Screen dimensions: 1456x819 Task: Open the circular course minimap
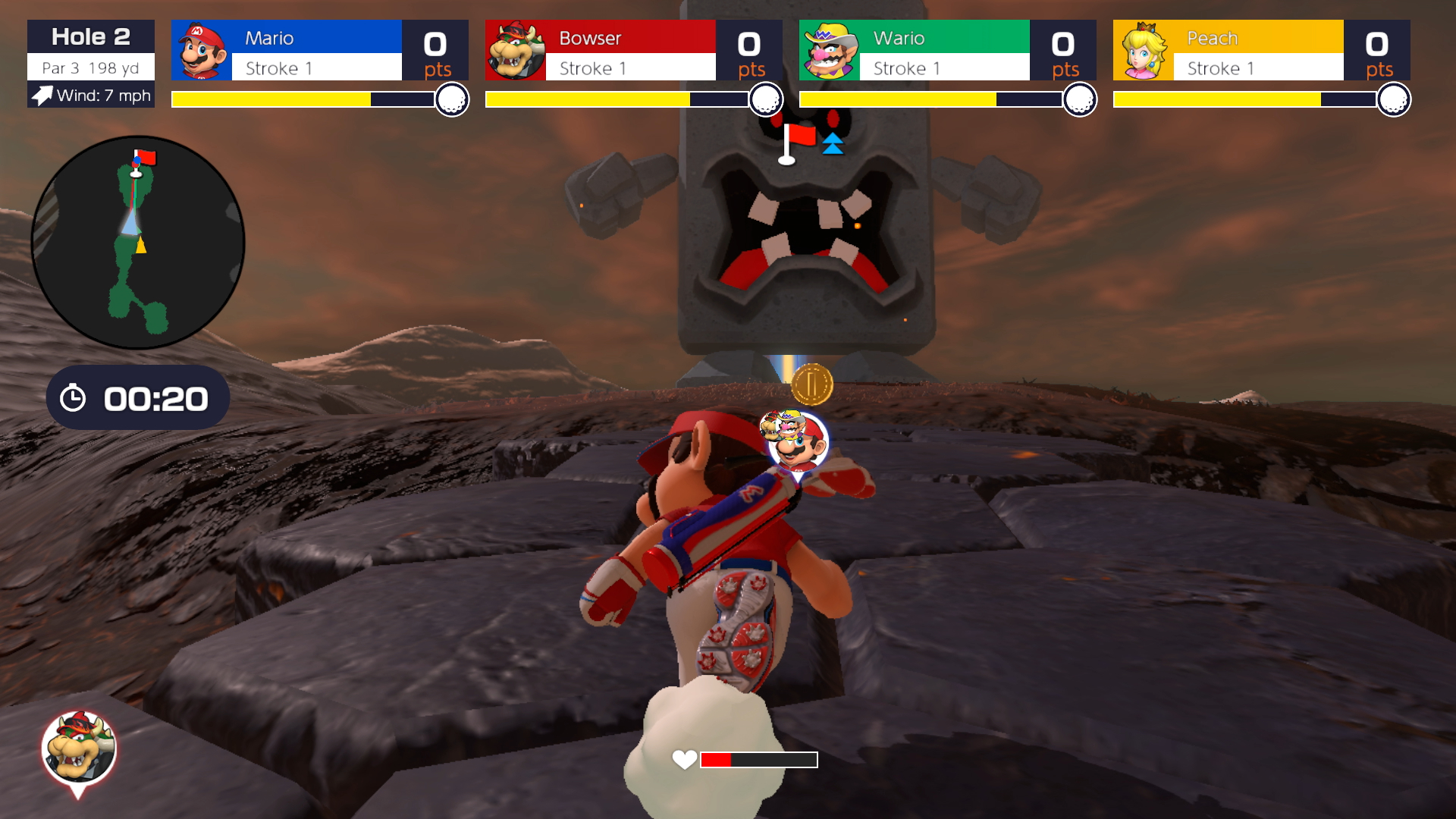tap(138, 243)
